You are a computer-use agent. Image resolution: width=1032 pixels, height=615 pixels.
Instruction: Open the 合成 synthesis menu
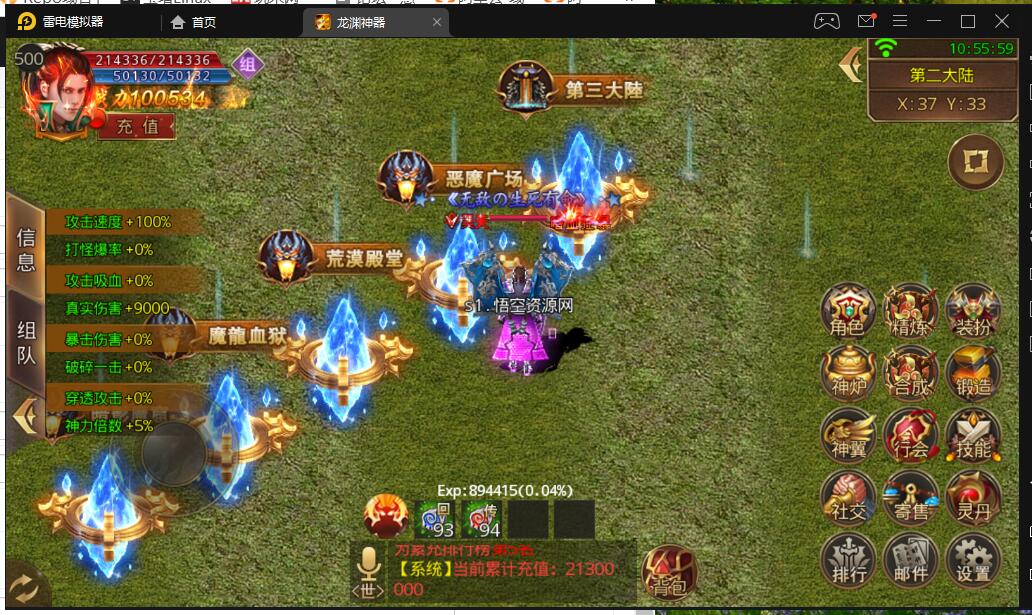910,373
